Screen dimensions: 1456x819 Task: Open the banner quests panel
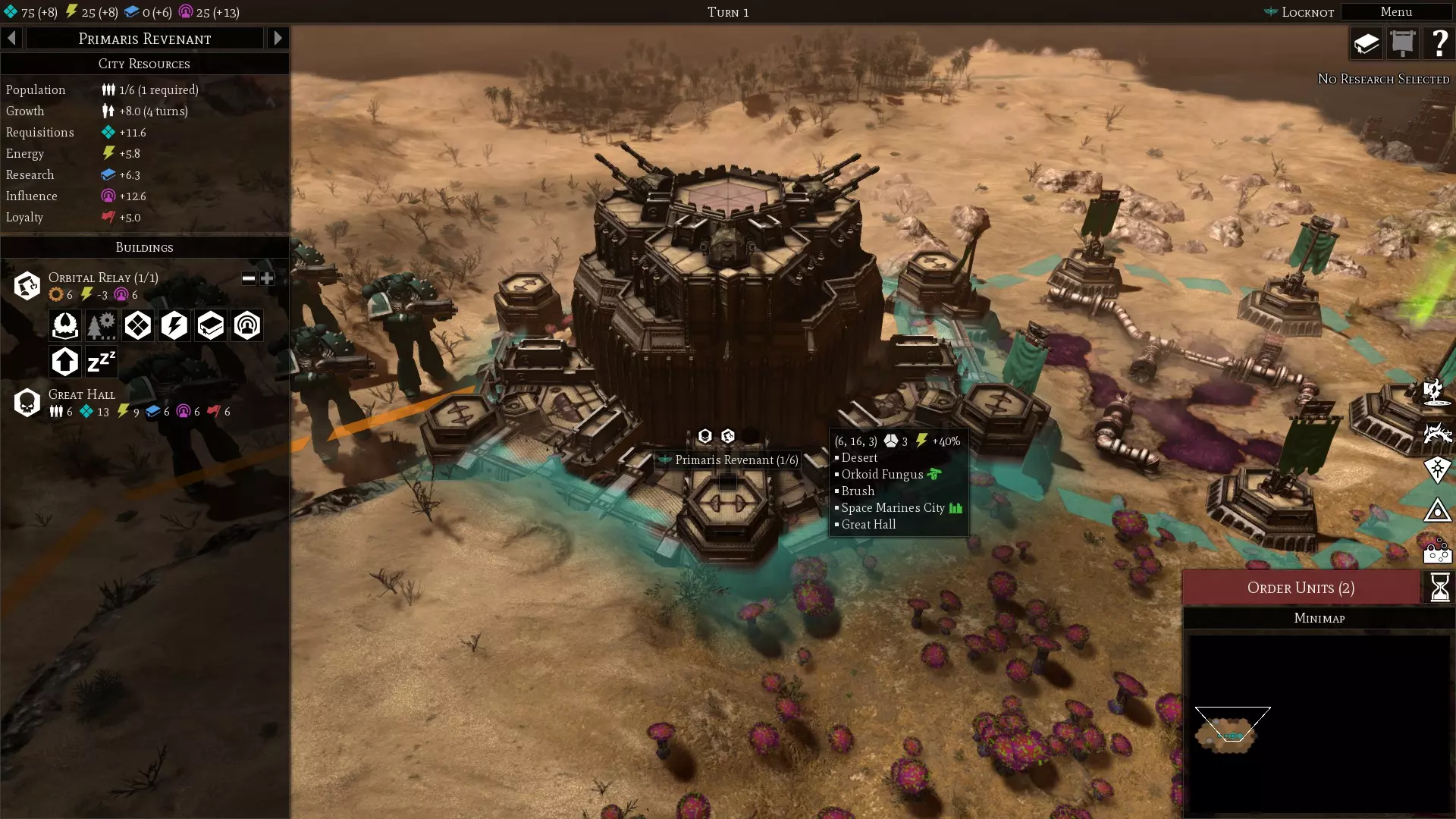[1403, 43]
